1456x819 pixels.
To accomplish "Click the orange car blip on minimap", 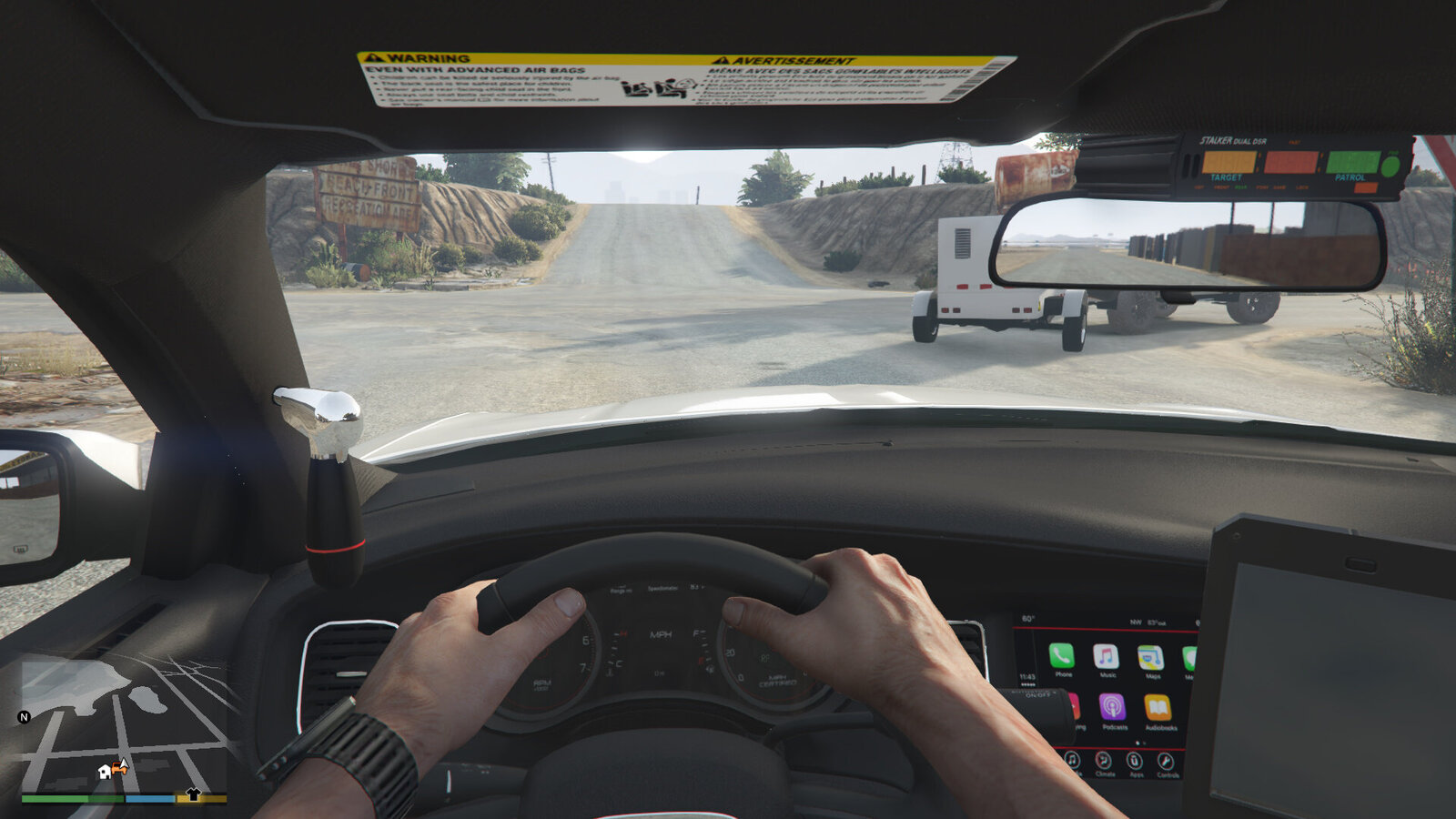I will click(x=120, y=768).
